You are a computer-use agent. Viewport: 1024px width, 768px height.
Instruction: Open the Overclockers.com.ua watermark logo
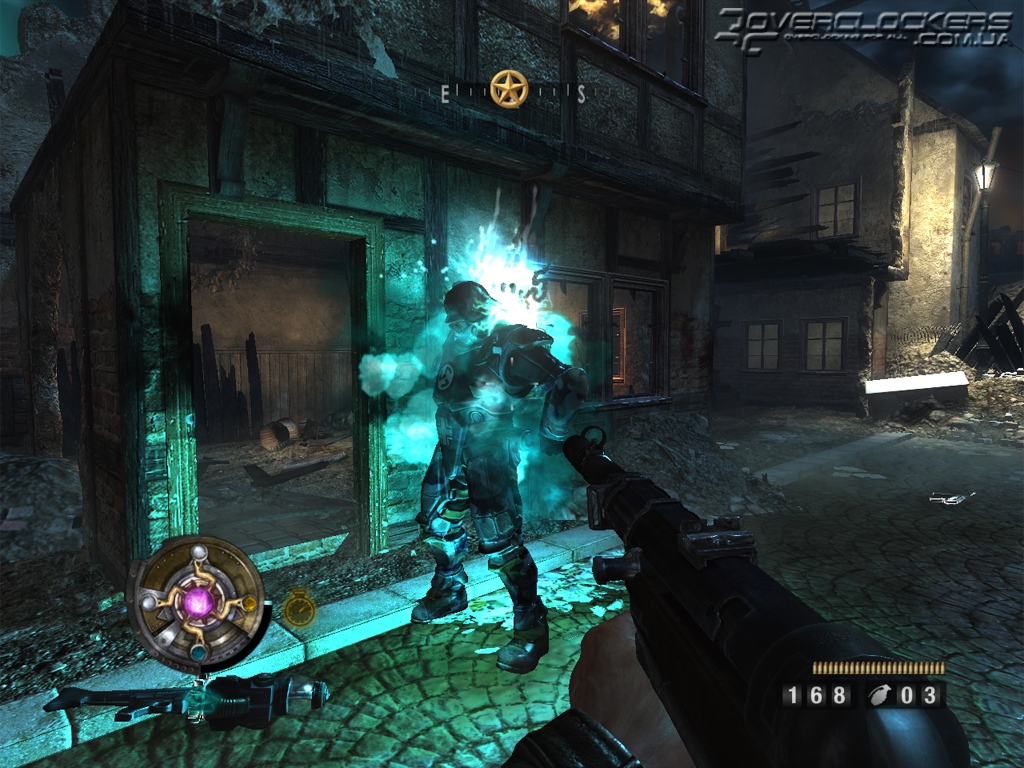tap(864, 27)
